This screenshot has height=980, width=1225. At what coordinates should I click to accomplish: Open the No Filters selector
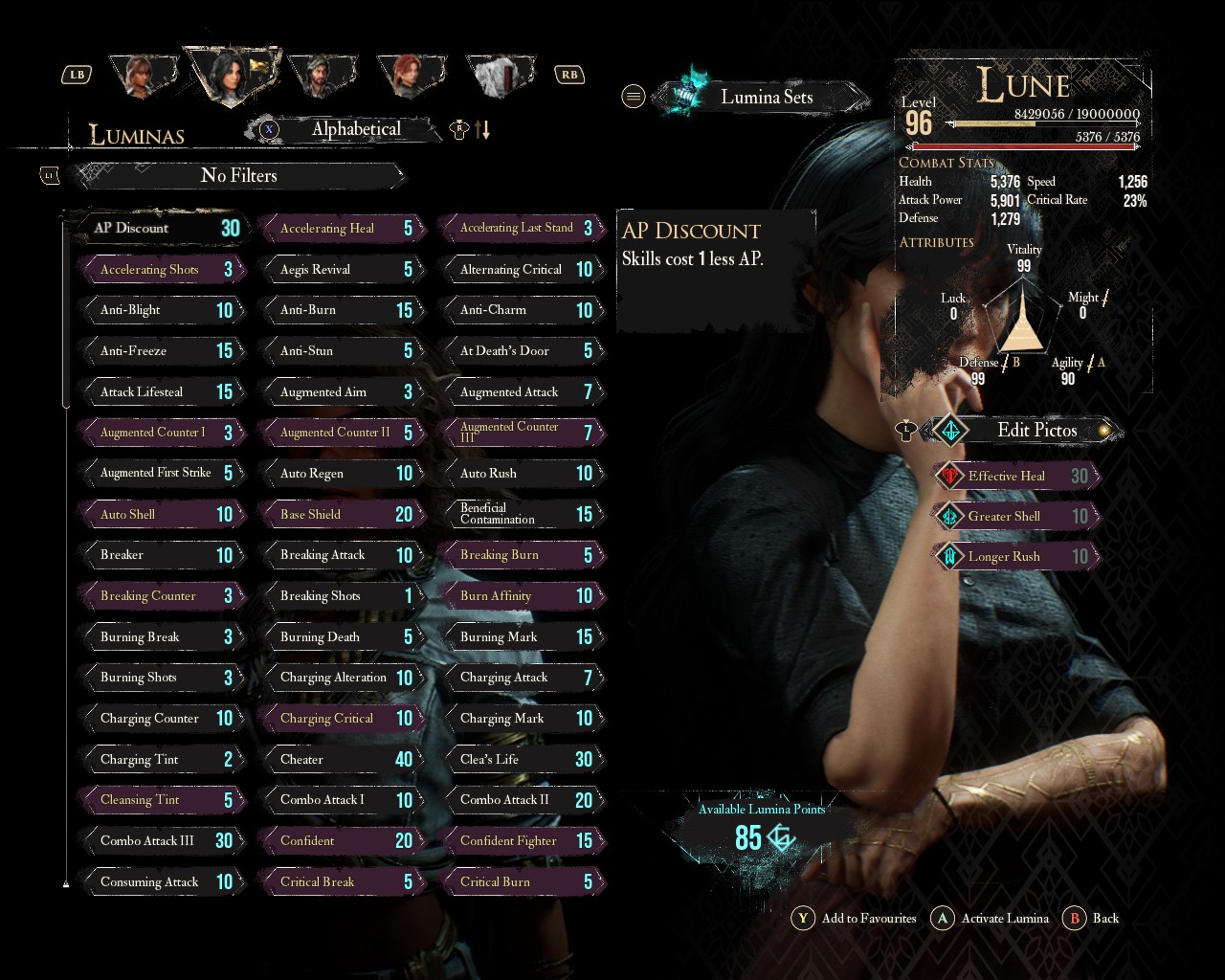[x=239, y=176]
